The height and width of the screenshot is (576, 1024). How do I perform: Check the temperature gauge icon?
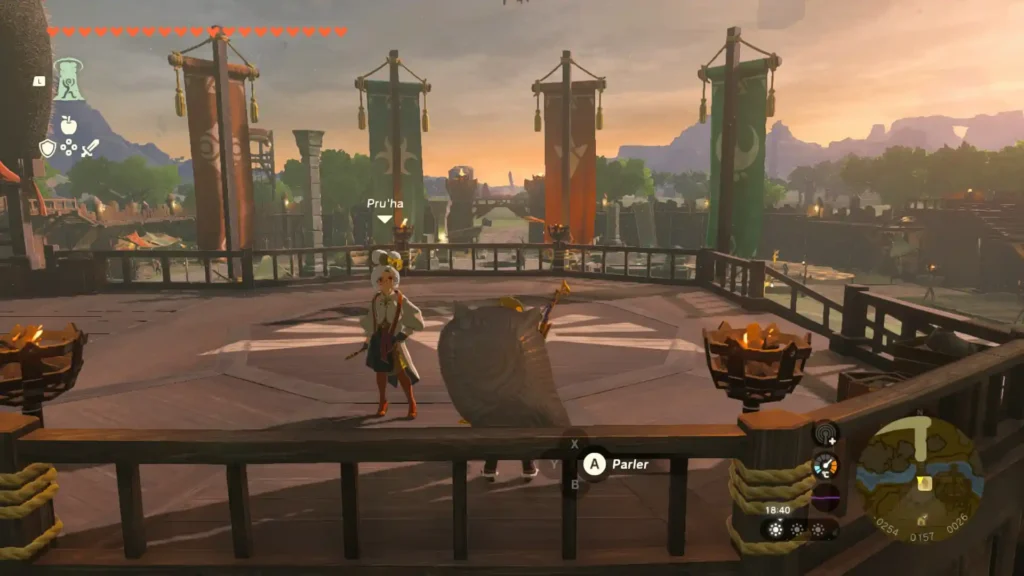click(825, 465)
